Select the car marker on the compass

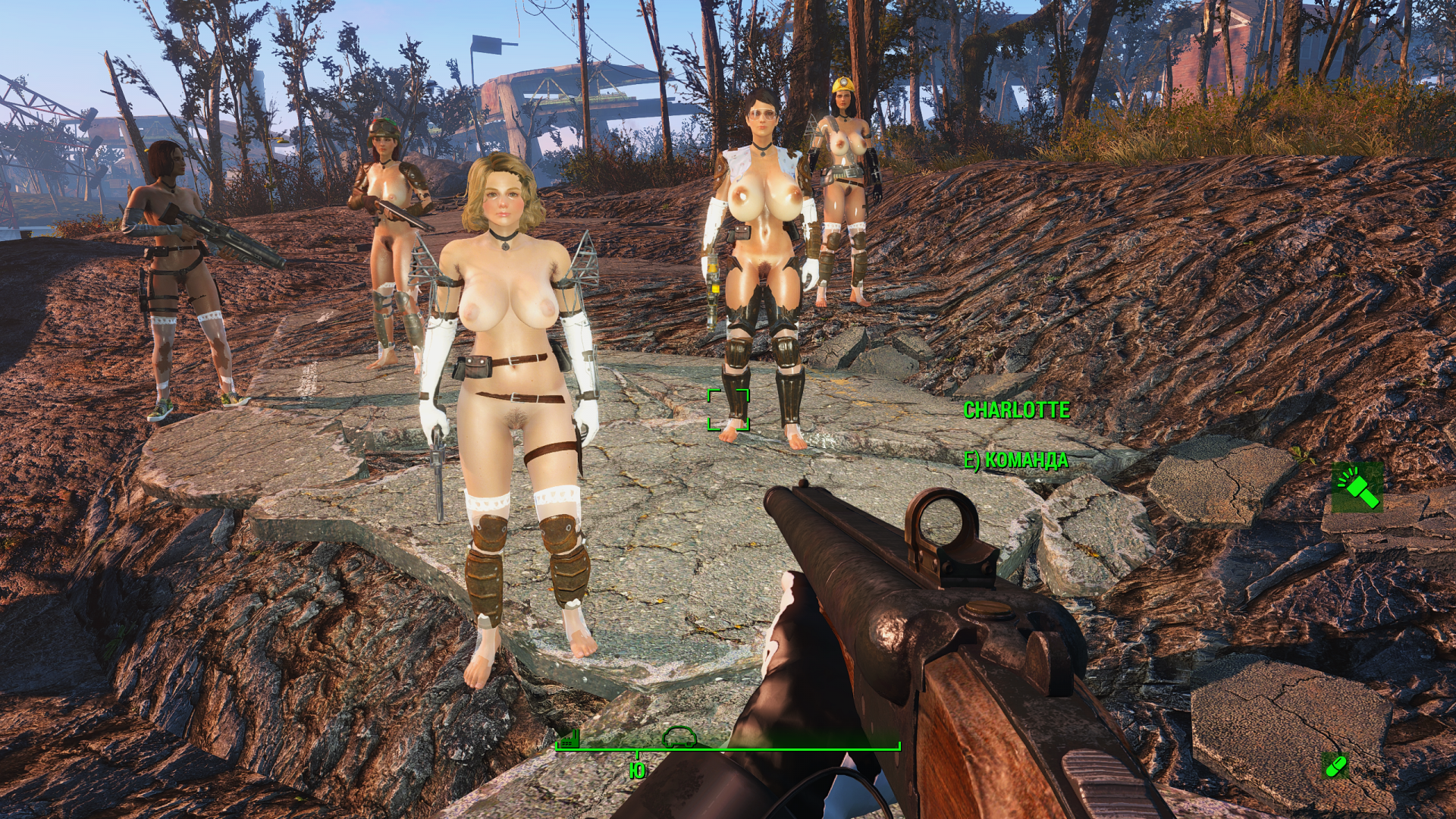point(679,736)
